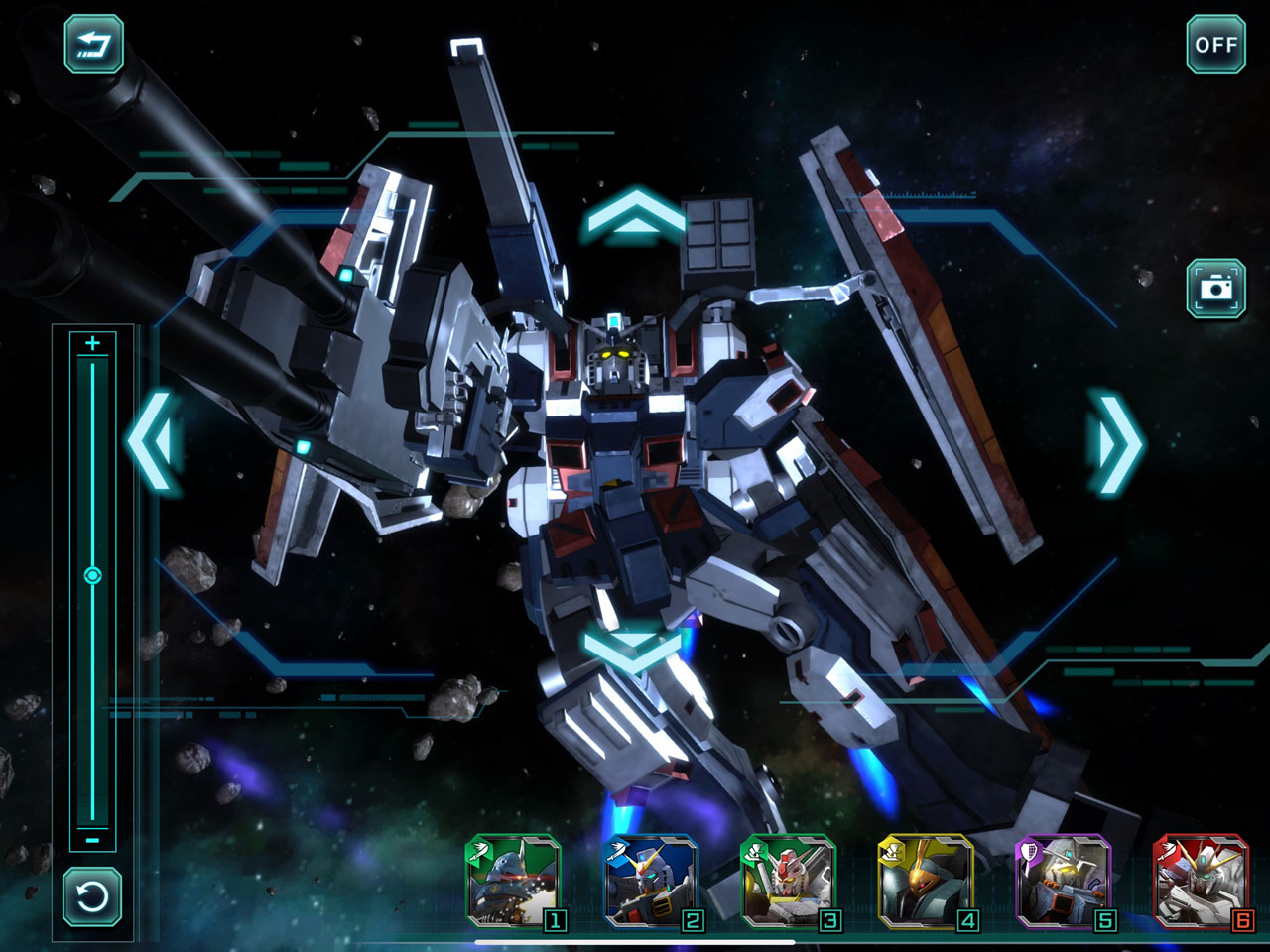Image resolution: width=1270 pixels, height=952 pixels.
Task: Toggle the OFF button
Action: (1215, 45)
